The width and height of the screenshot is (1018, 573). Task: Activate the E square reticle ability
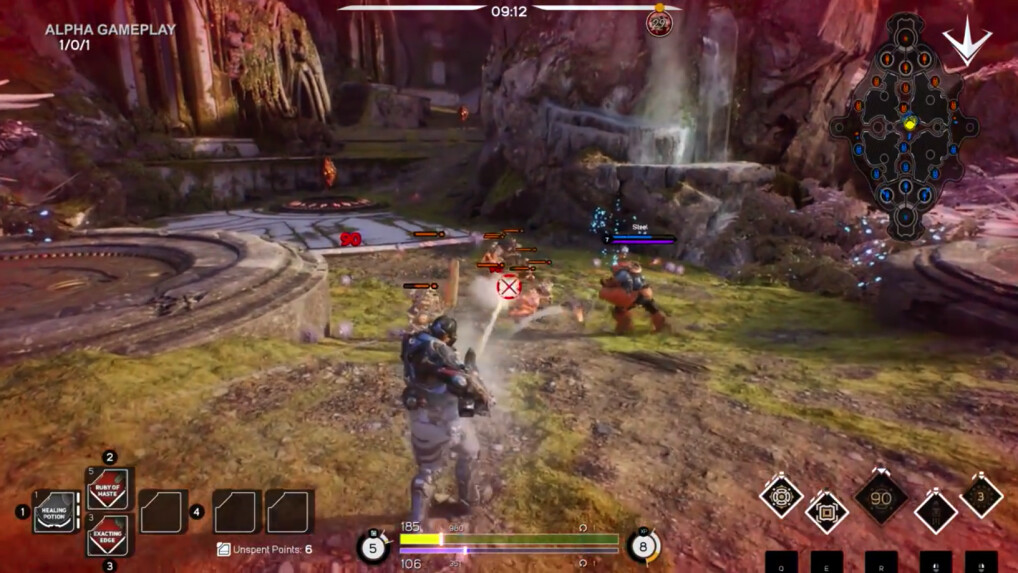pos(827,512)
